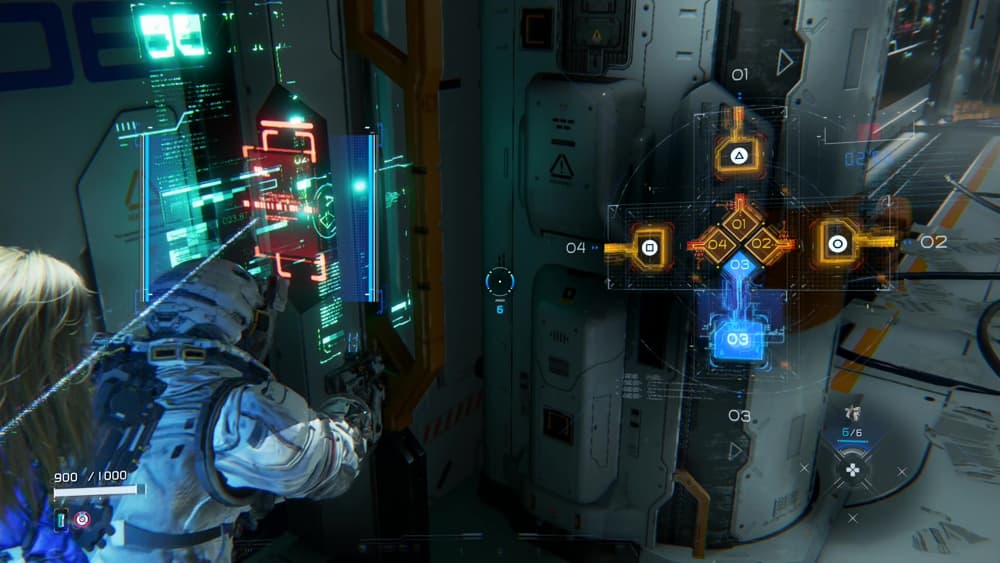Viewport: 1000px width, 563px height.
Task: Activate the orange square hacking node
Action: tap(648, 245)
